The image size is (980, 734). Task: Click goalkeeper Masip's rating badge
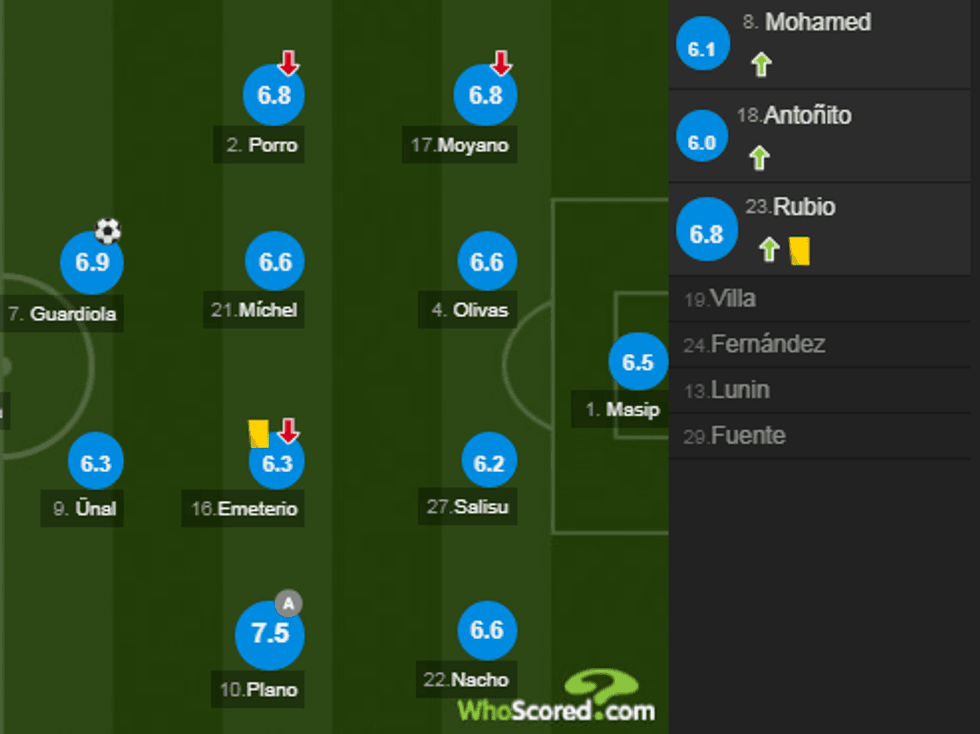[x=638, y=362]
